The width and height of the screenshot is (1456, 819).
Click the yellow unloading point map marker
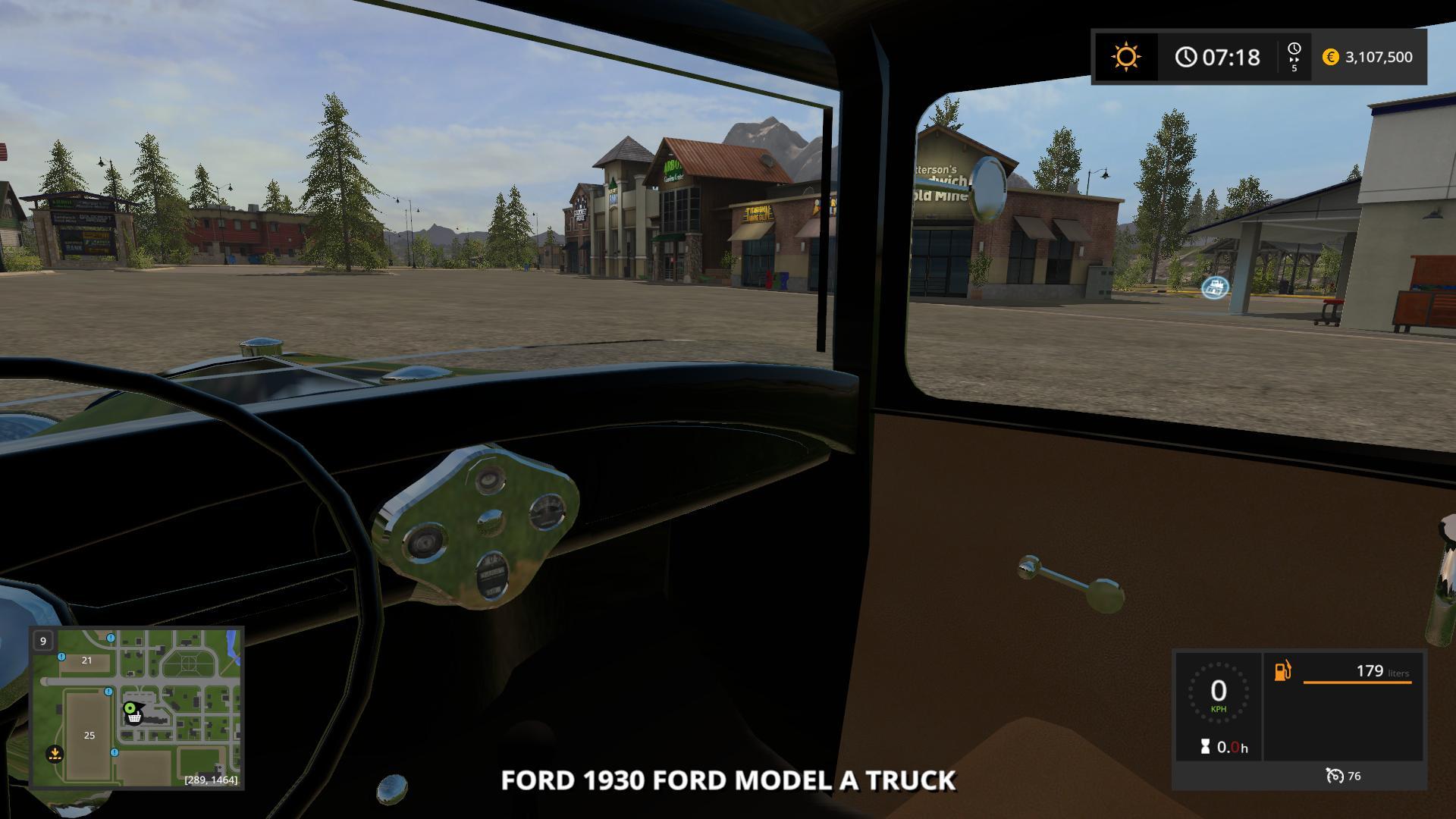click(55, 754)
